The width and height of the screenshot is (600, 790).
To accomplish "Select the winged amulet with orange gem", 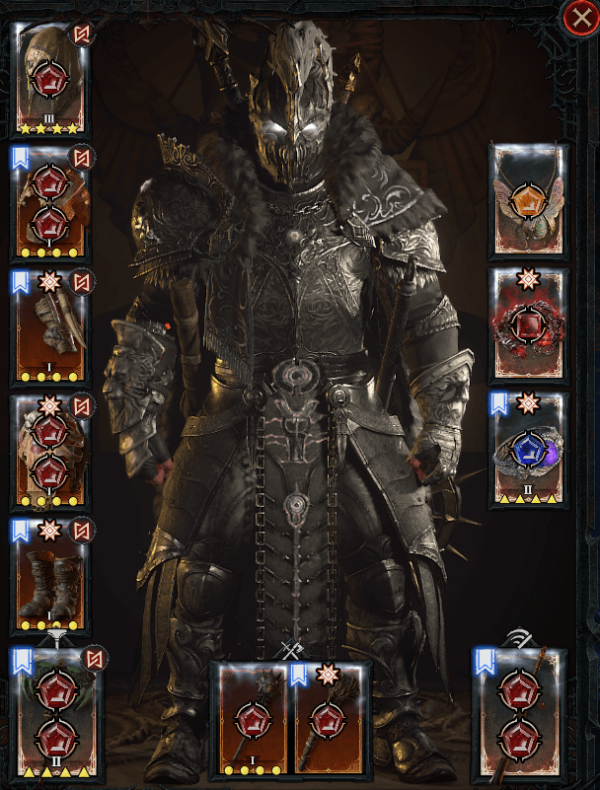I will click(528, 200).
